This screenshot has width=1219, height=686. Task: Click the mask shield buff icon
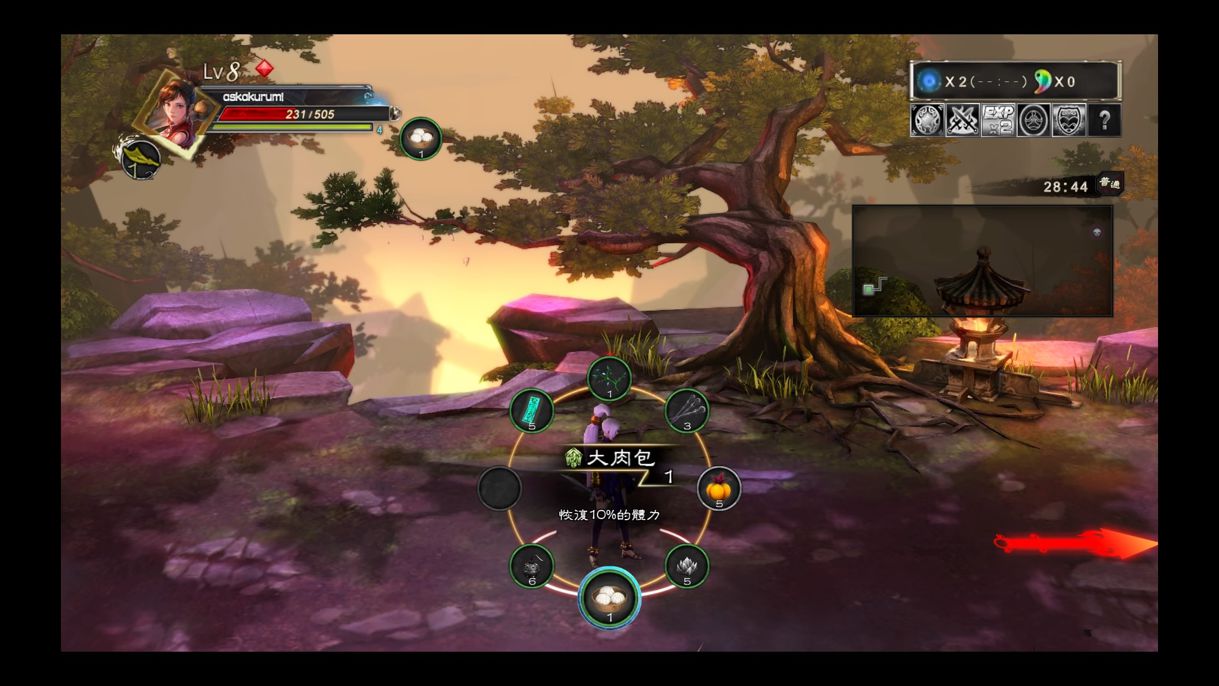coord(1069,121)
